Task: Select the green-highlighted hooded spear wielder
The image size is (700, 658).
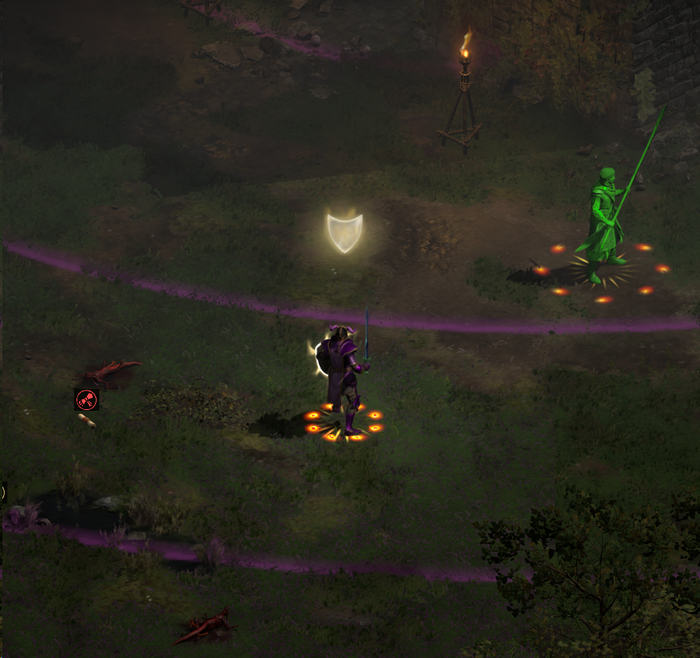Action: [604, 223]
